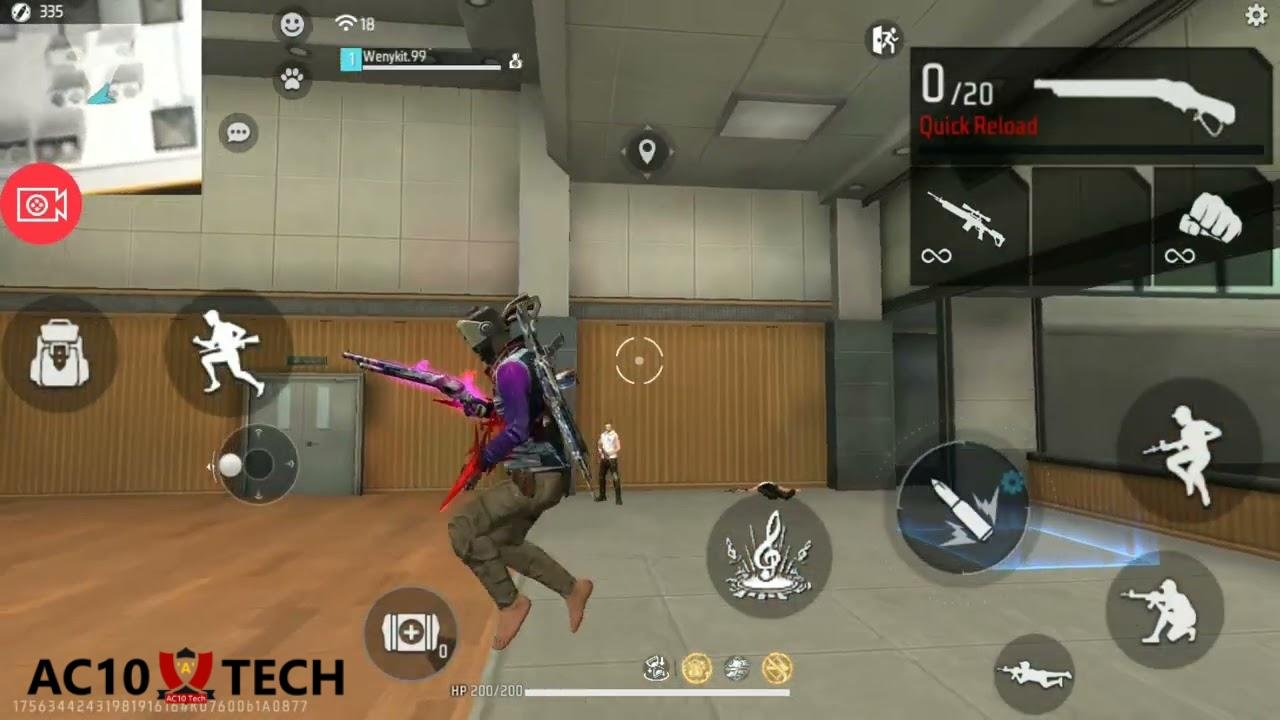Select the pet paw icon

tap(290, 79)
